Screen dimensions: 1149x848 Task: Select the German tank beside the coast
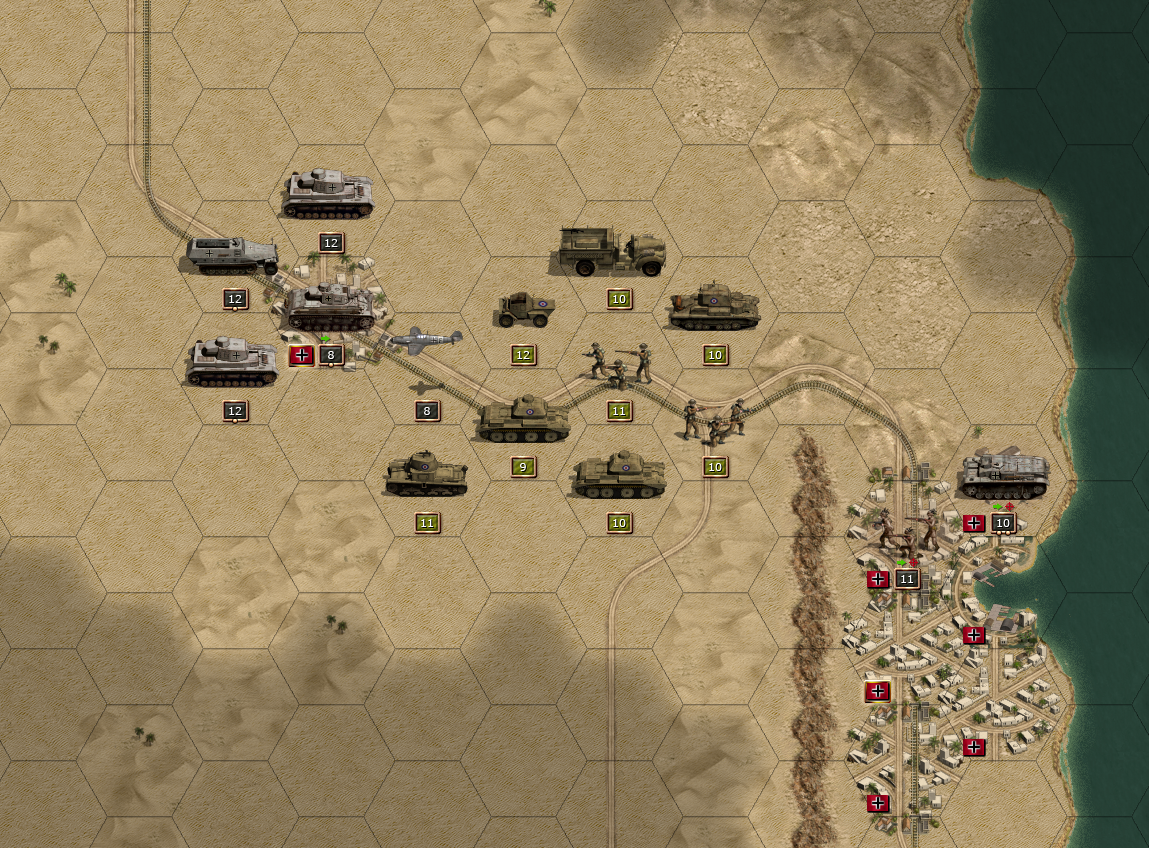1003,475
